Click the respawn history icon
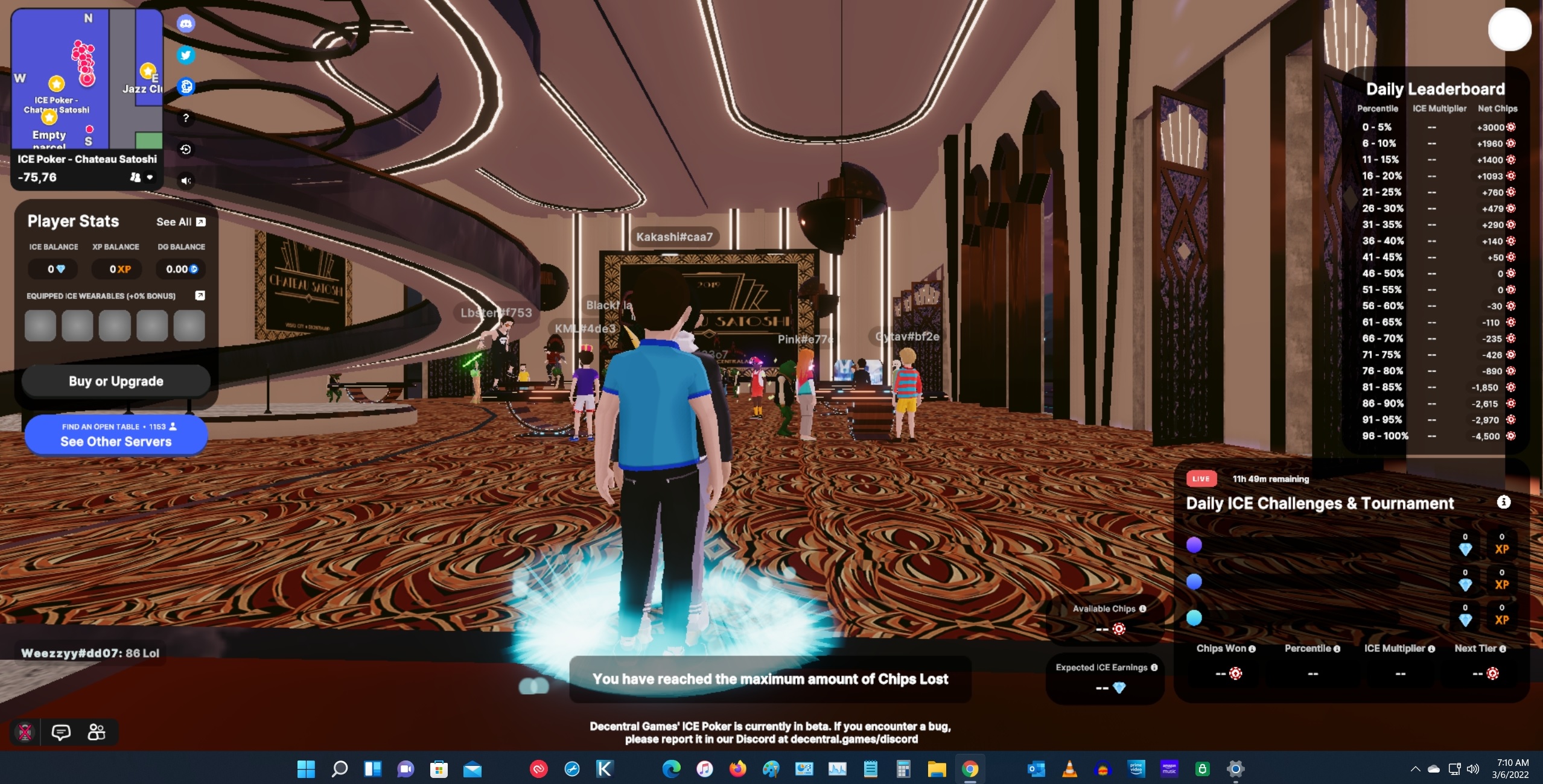This screenshot has height=784, width=1543. pyautogui.click(x=186, y=149)
